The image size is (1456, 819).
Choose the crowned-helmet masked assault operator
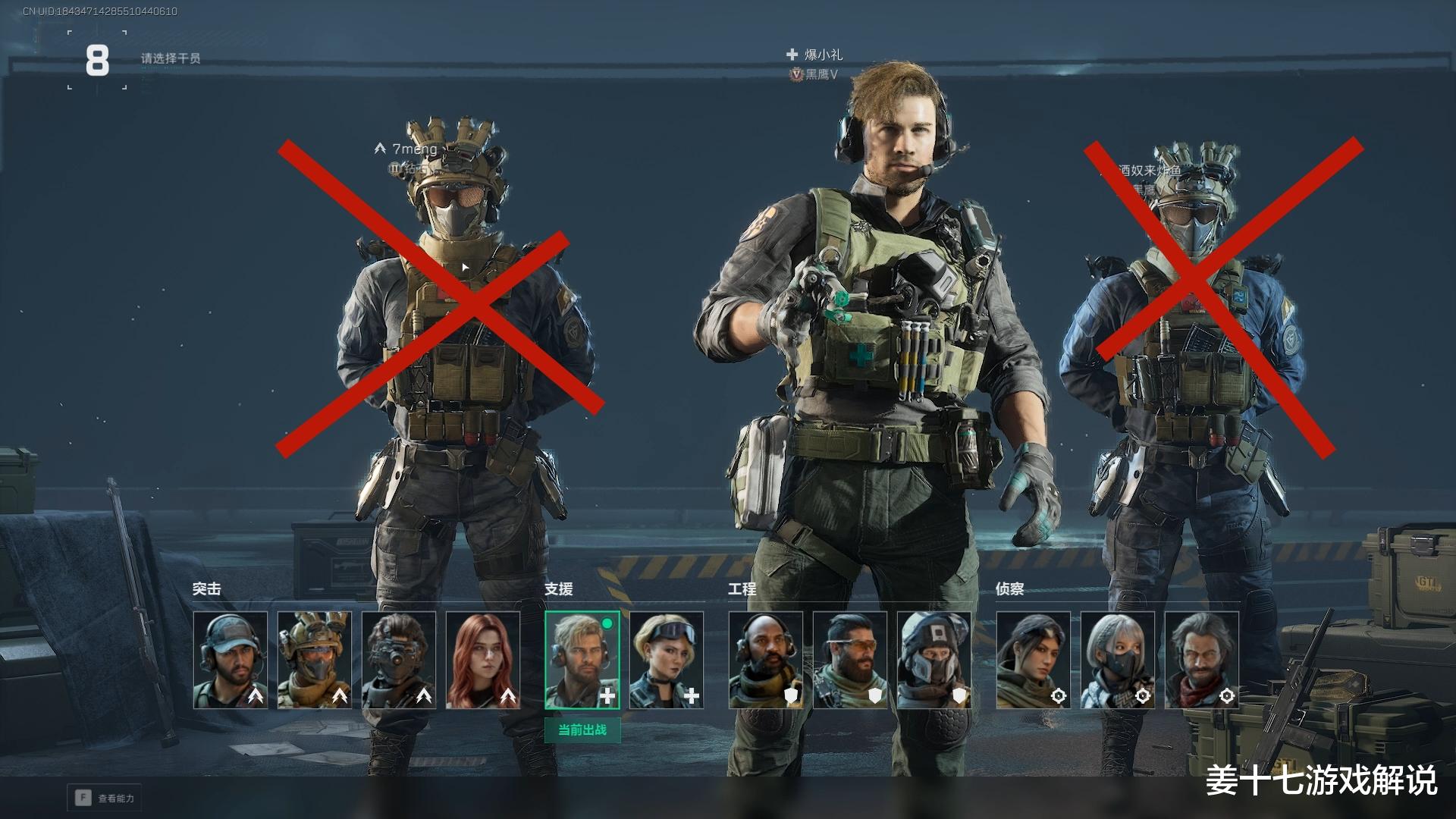click(x=315, y=661)
